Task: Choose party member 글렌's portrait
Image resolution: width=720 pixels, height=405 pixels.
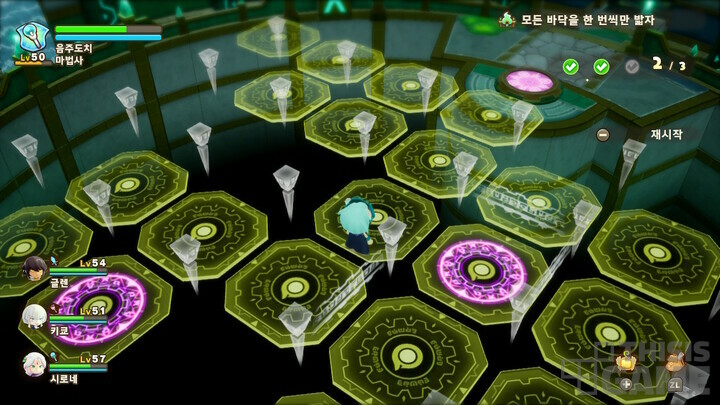Action: (35, 269)
